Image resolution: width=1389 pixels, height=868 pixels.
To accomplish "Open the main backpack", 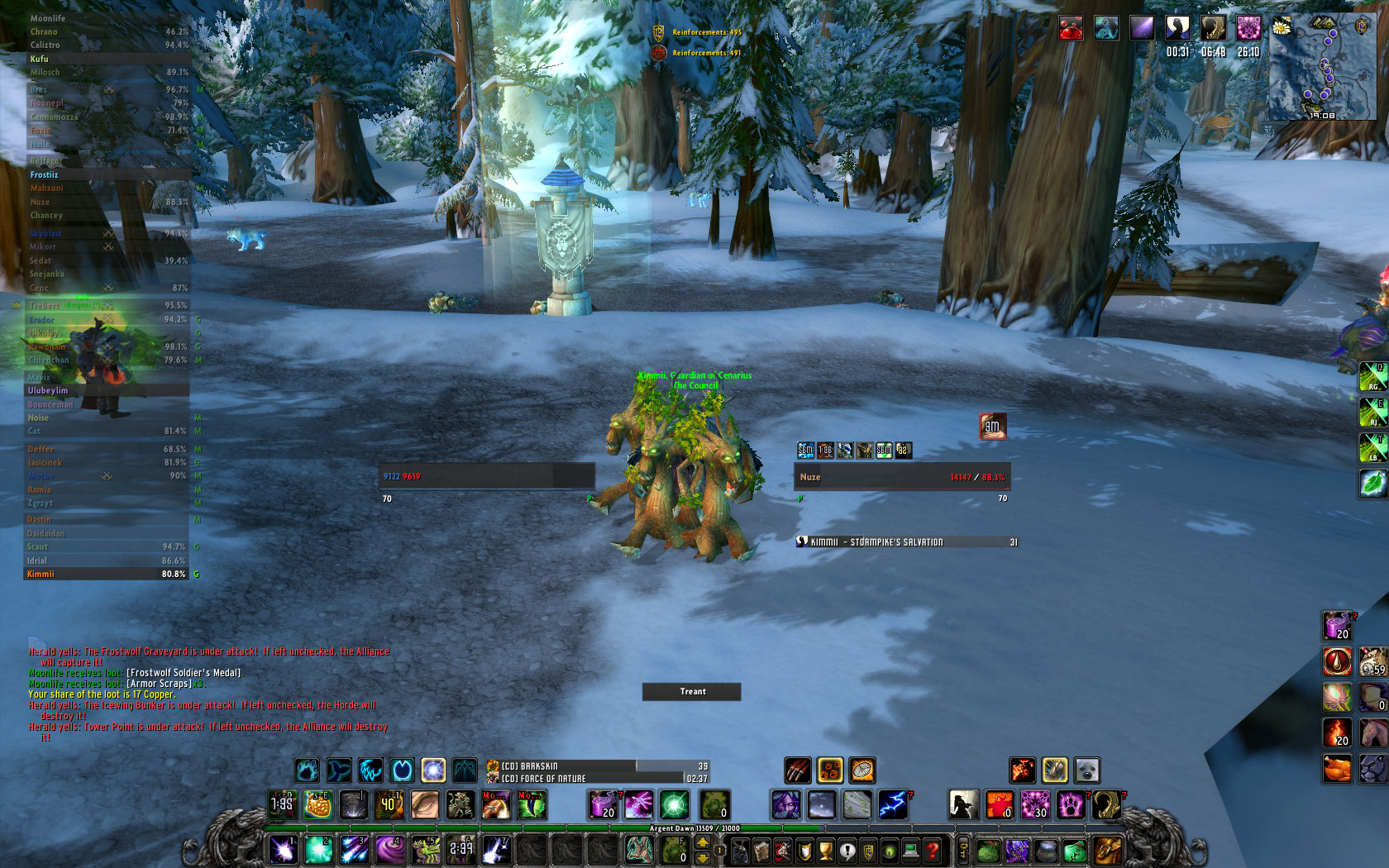I will click(1108, 850).
